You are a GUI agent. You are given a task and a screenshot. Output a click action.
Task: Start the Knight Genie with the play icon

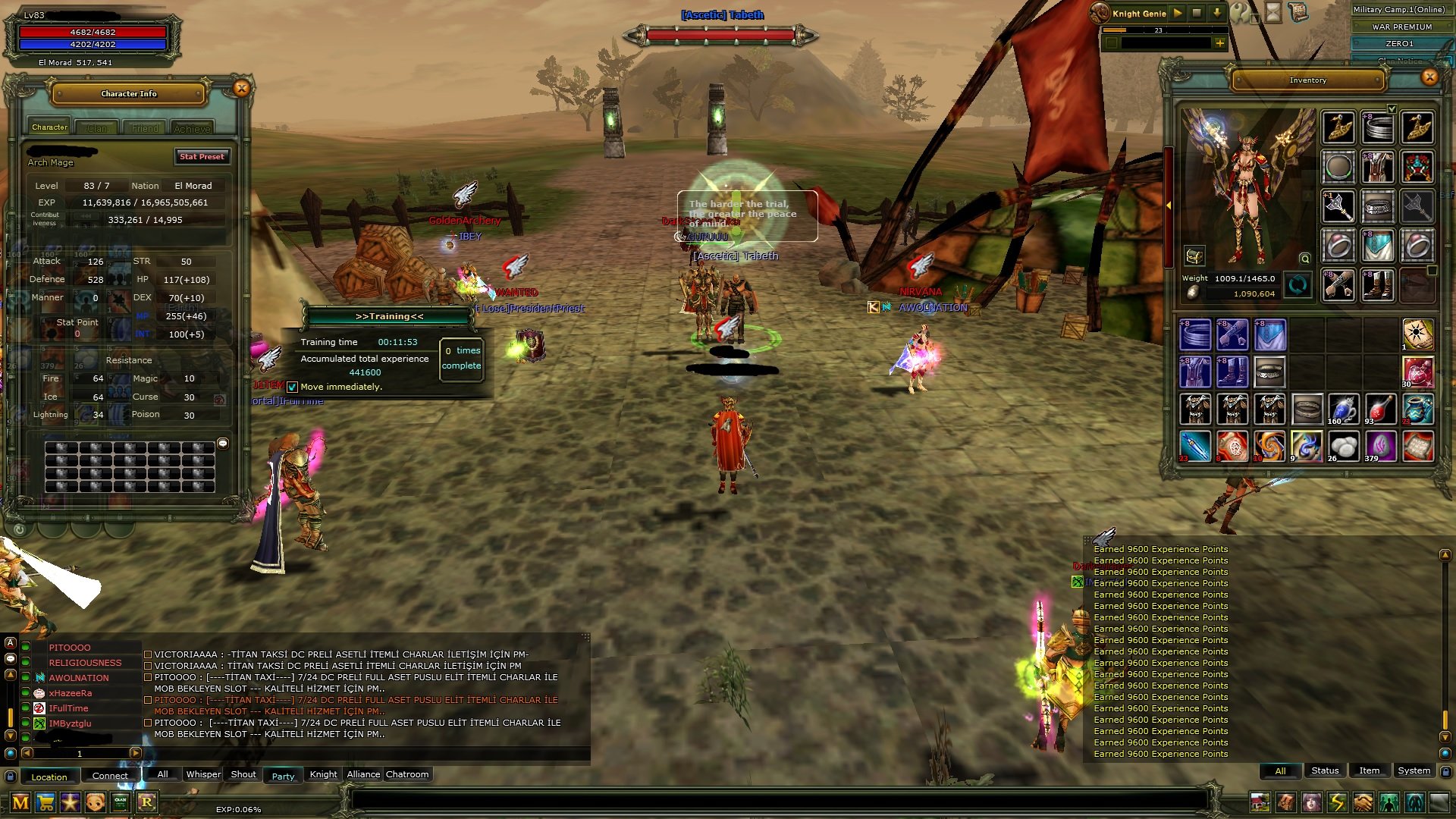(1177, 14)
